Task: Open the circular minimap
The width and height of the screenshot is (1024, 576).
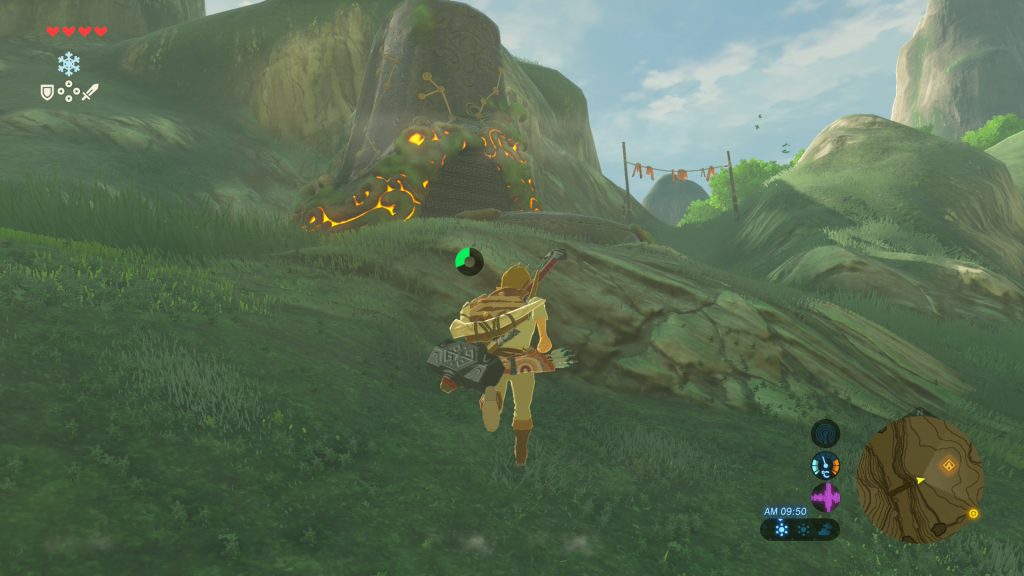Action: pyautogui.click(x=919, y=479)
